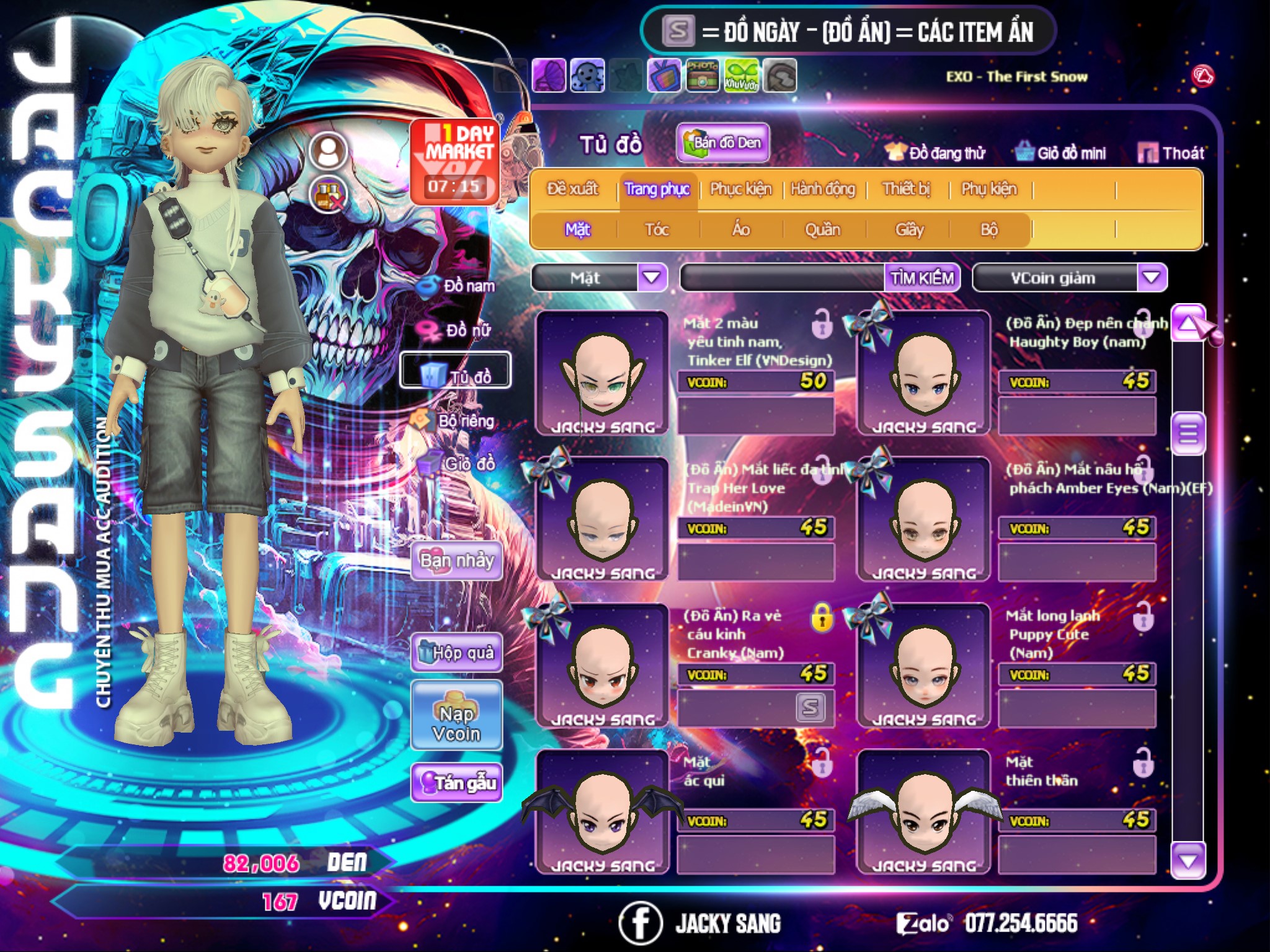Image resolution: width=1270 pixels, height=952 pixels.
Task: Choose the Tóc subcategory
Action: 657,230
